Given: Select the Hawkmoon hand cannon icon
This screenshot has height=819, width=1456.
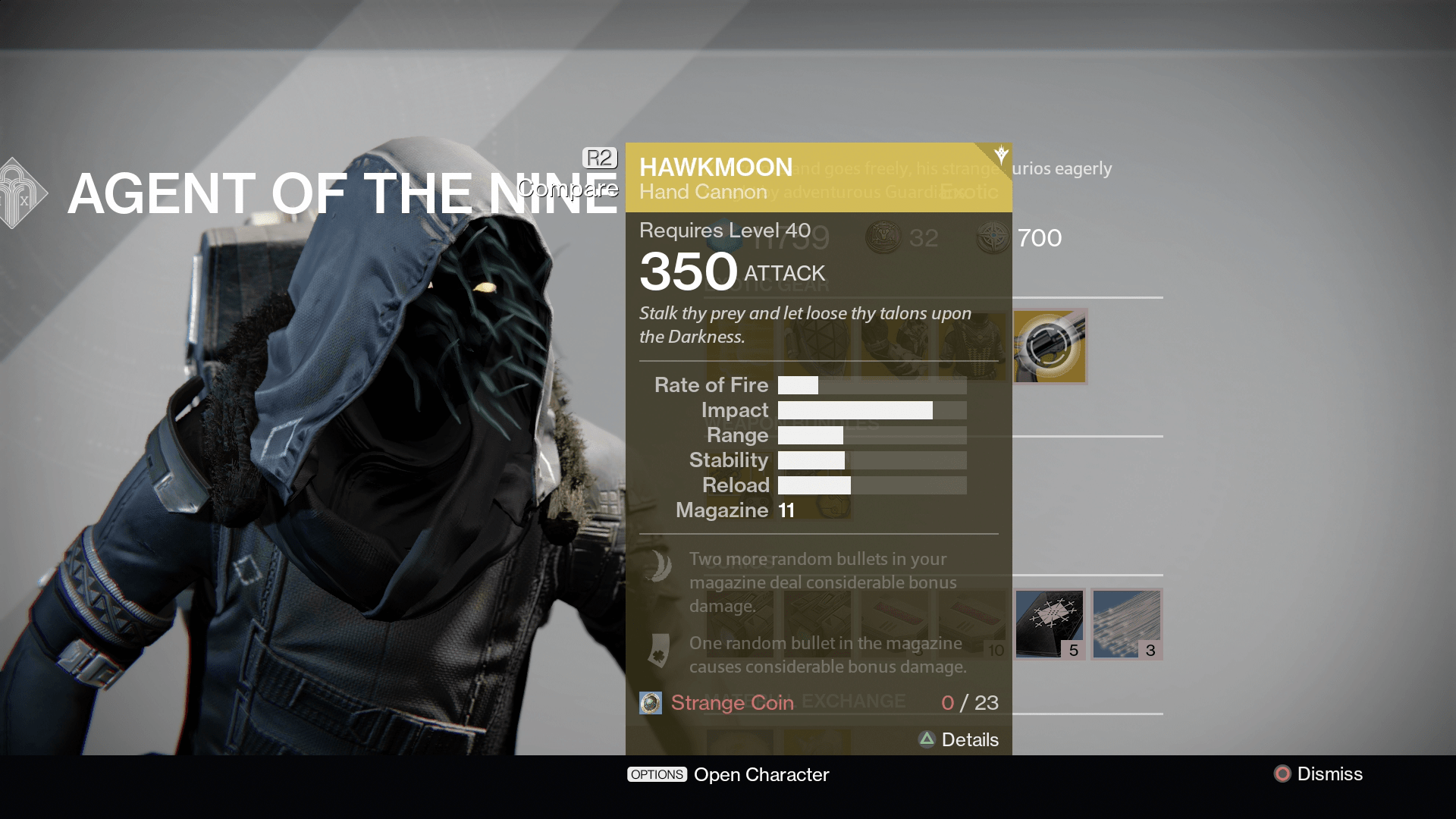Looking at the screenshot, I should coord(1050,347).
